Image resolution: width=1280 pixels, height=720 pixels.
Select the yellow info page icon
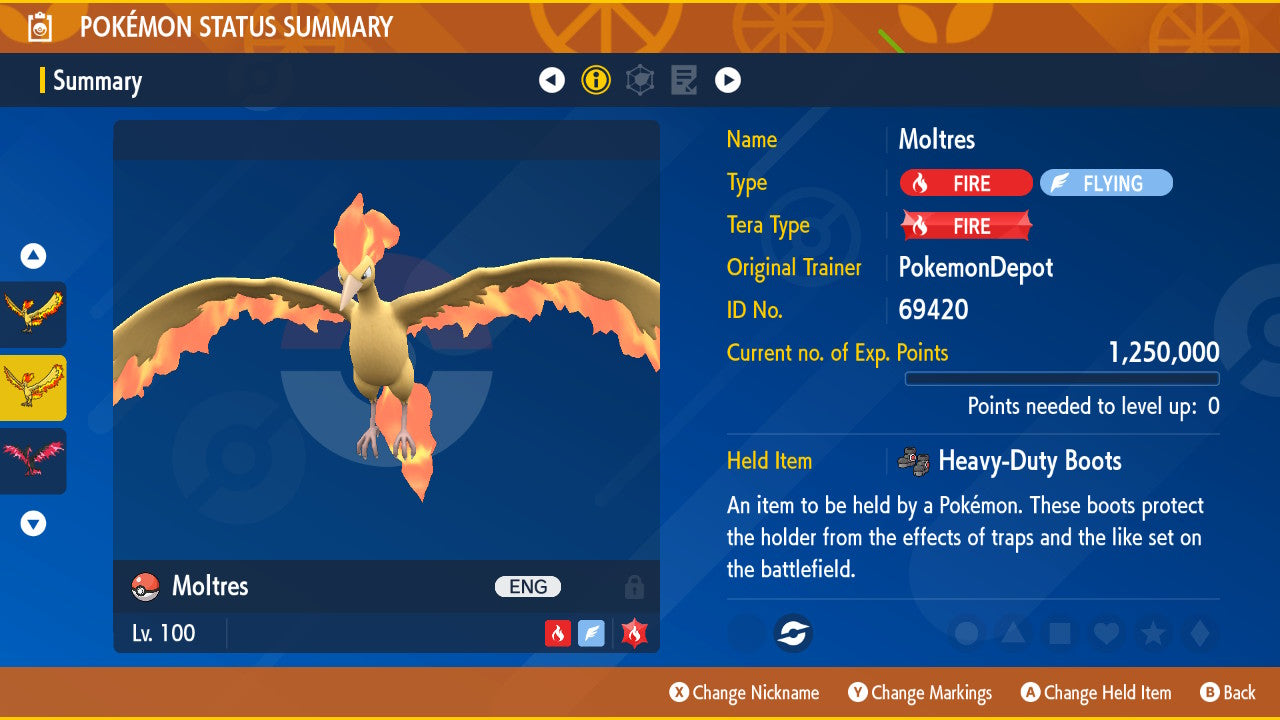coord(596,80)
